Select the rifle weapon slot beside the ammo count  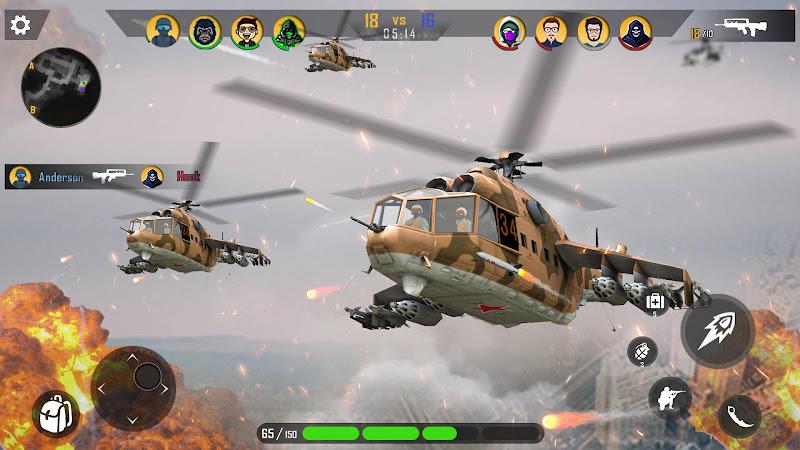(742, 28)
